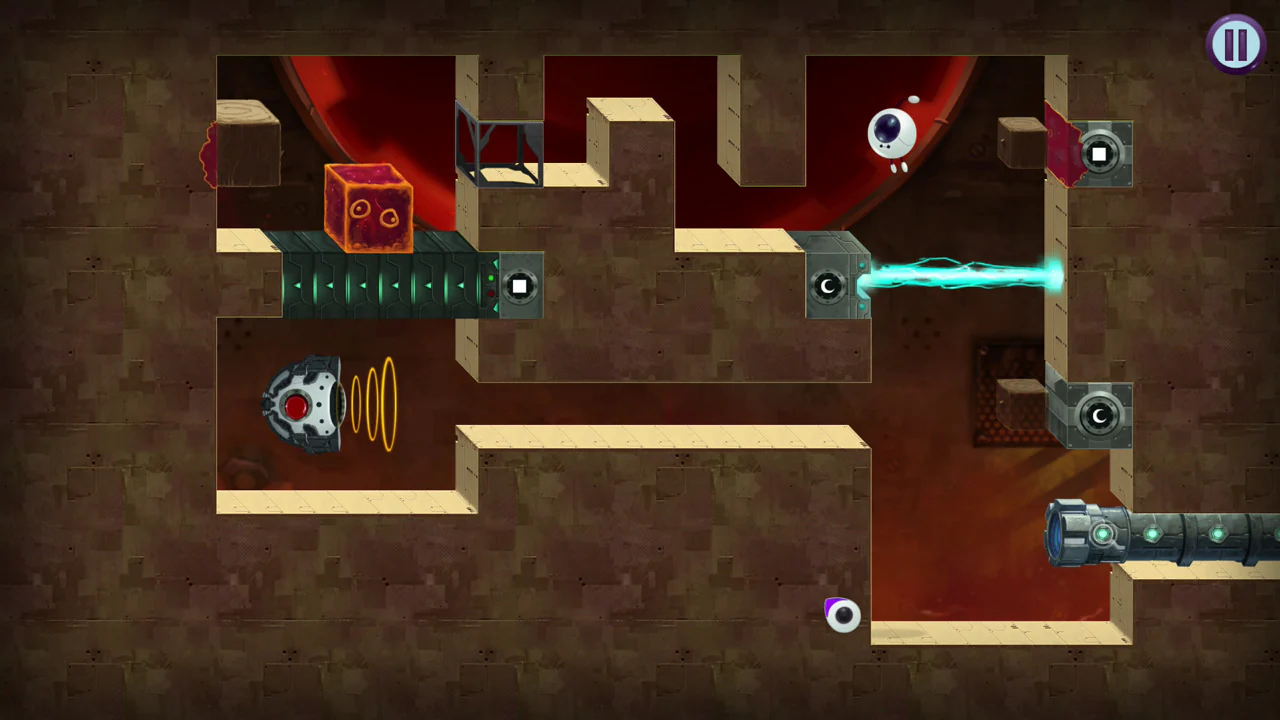
Task: Click the pause button in the top corner
Action: [x=1236, y=42]
